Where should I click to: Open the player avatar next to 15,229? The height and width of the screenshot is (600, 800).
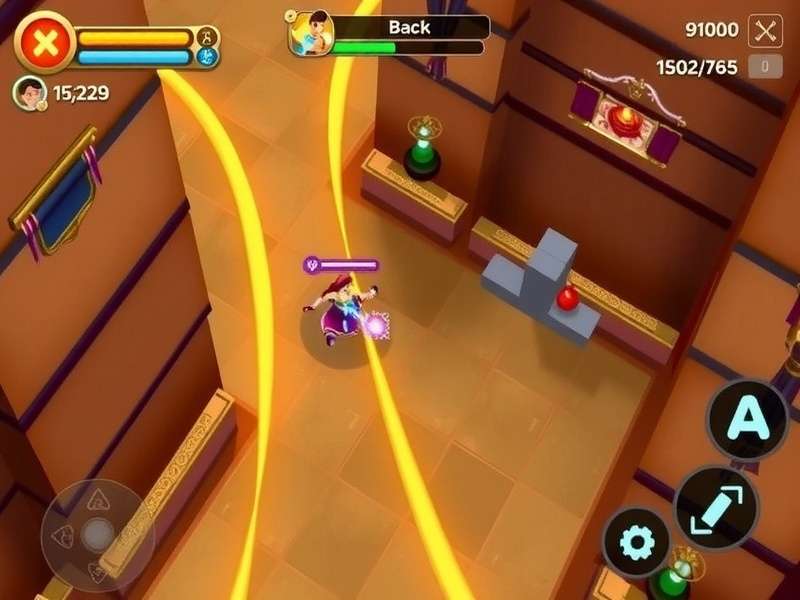[x=30, y=93]
